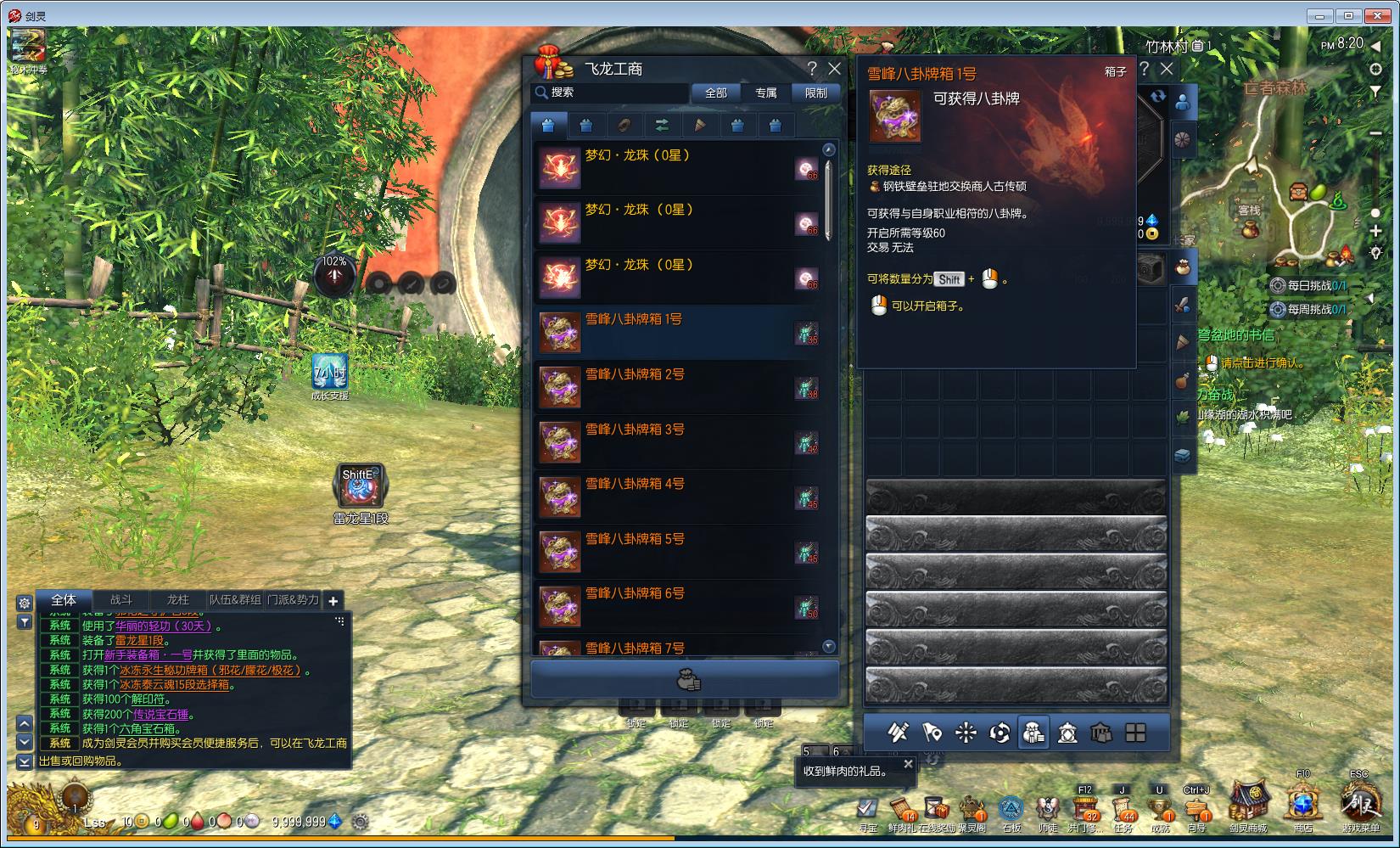This screenshot has height=848, width=1400.
Task: Switch to the 专属 filter tab
Action: click(x=766, y=93)
